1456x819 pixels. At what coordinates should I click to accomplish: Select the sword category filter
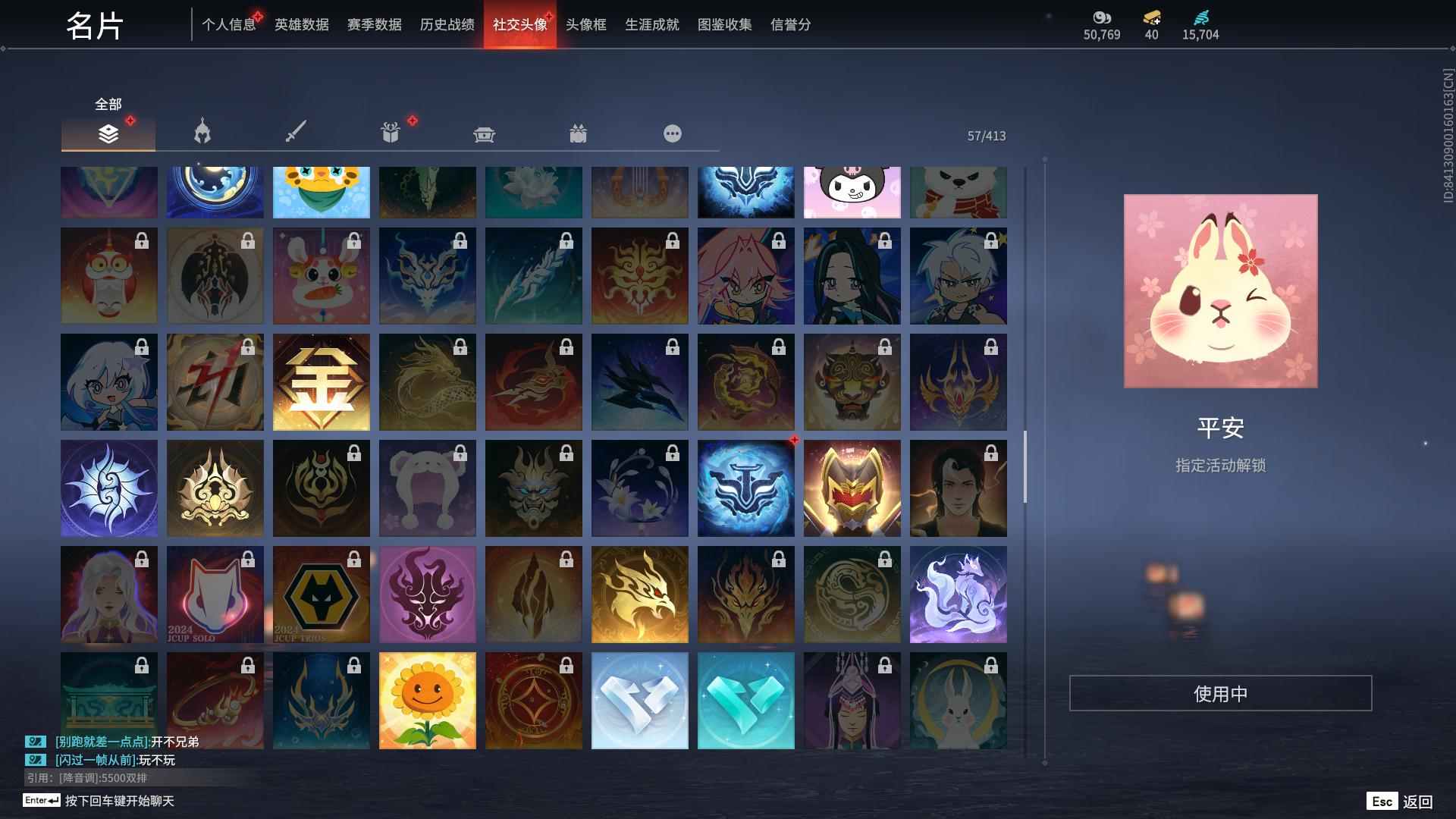tap(296, 133)
